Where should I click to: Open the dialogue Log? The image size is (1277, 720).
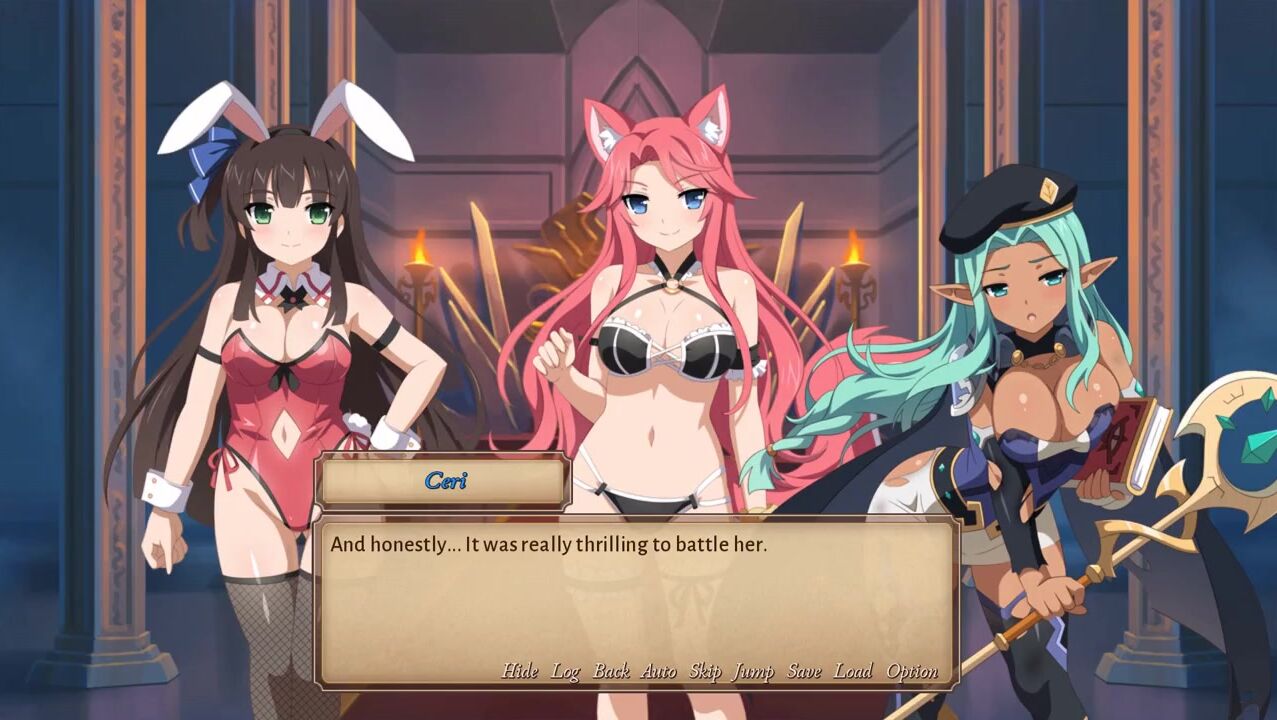tap(565, 671)
